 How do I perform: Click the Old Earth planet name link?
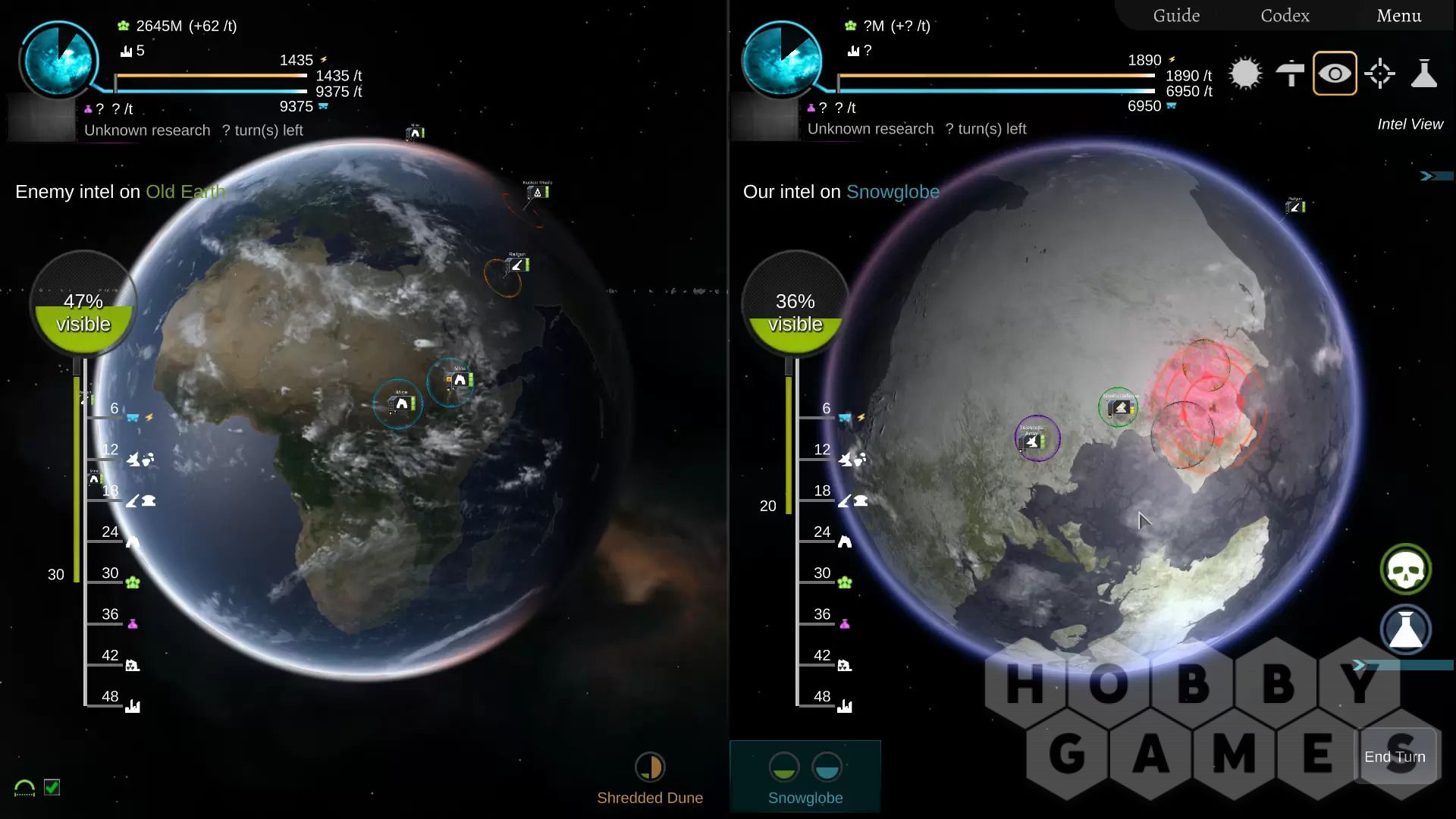click(x=185, y=192)
